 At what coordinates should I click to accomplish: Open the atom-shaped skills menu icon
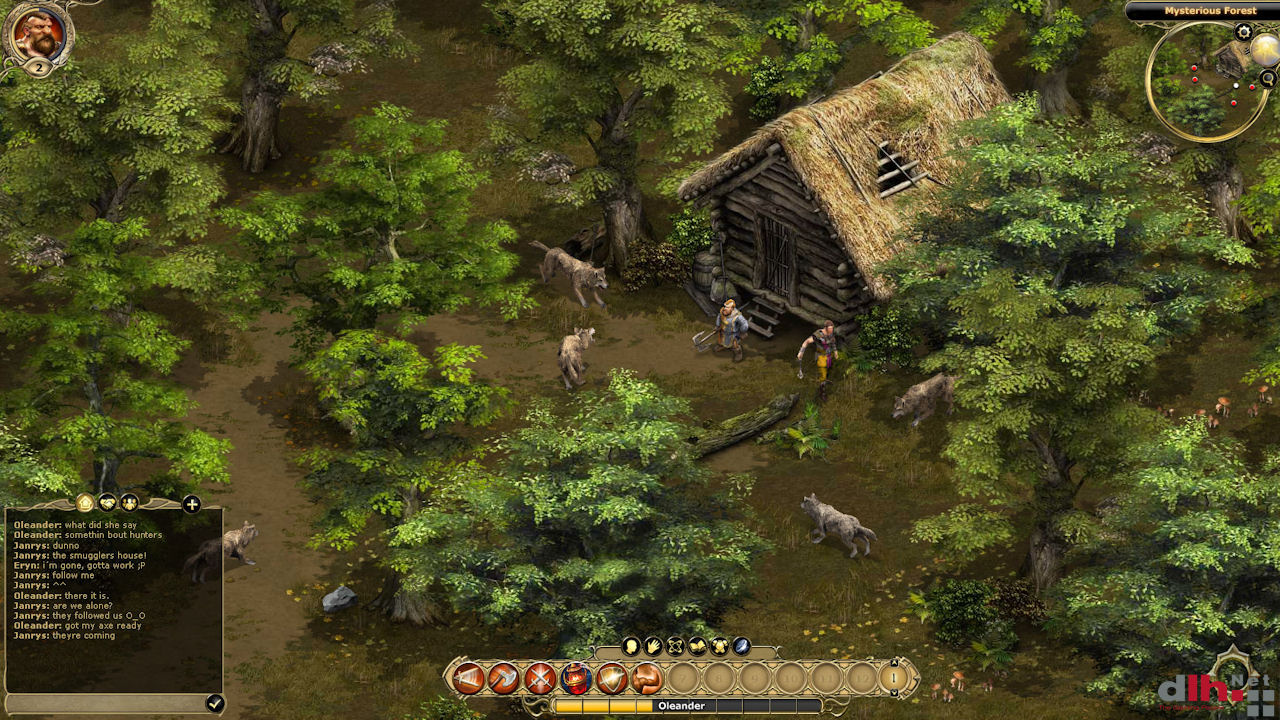point(675,646)
